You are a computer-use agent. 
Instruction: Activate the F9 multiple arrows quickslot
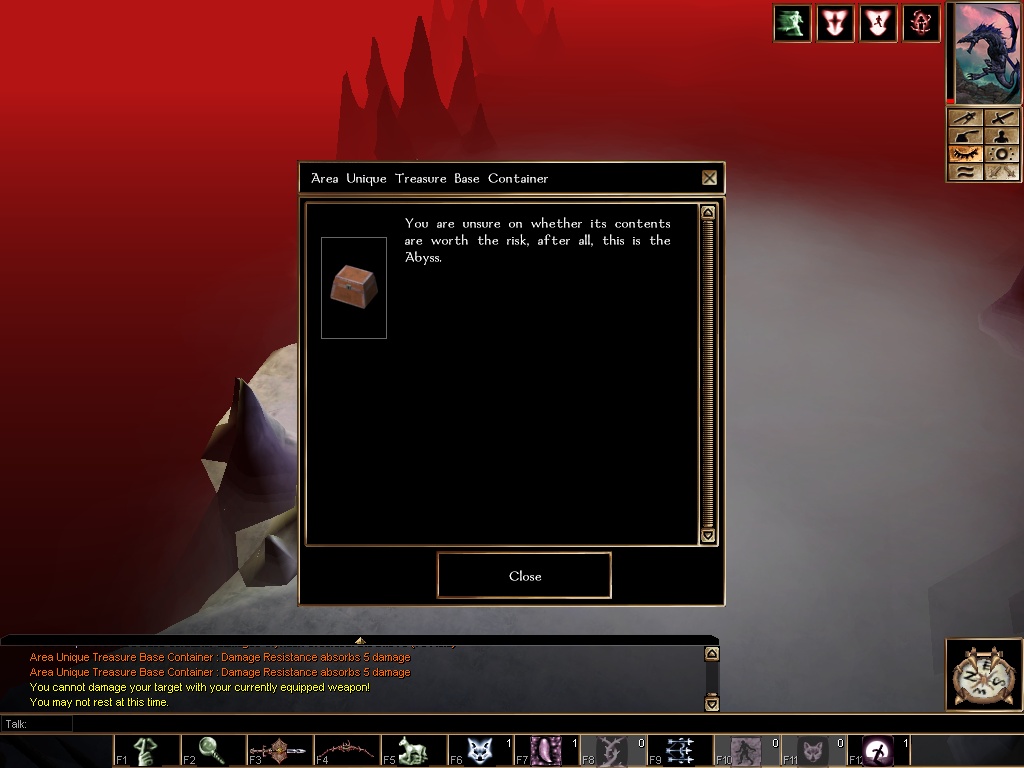681,750
